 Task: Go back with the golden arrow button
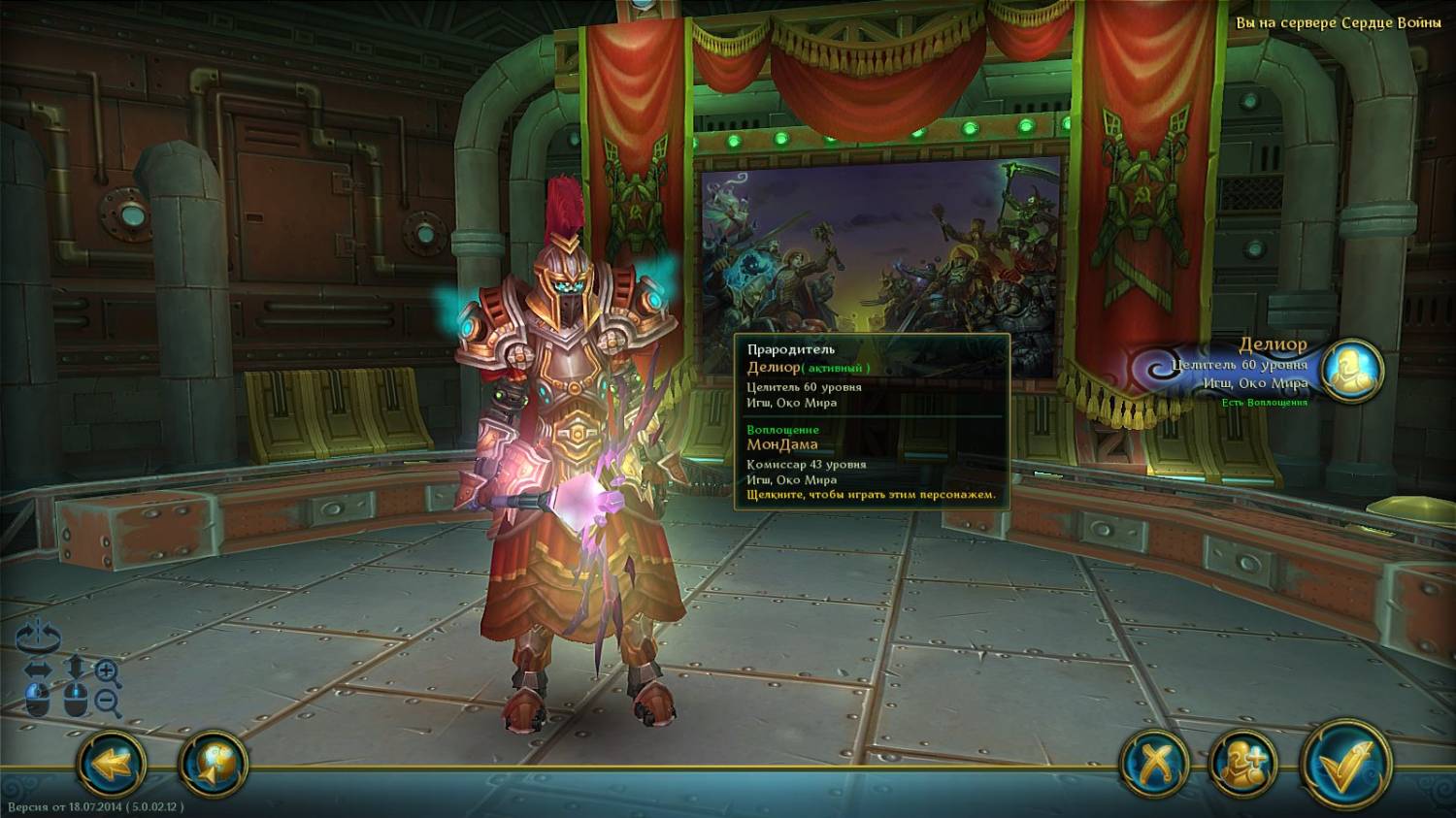tap(111, 765)
